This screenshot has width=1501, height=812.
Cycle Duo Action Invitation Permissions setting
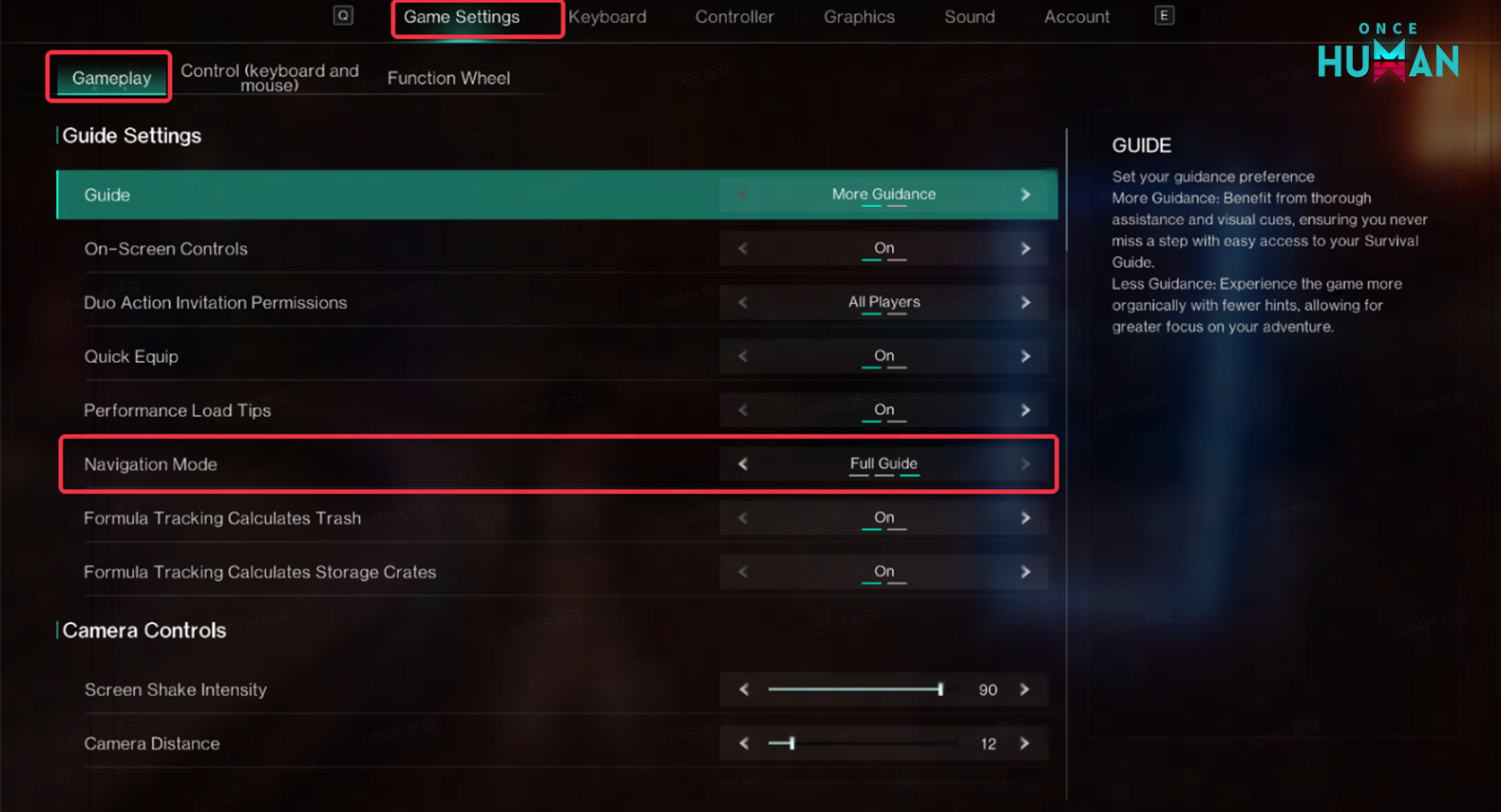coord(1025,302)
